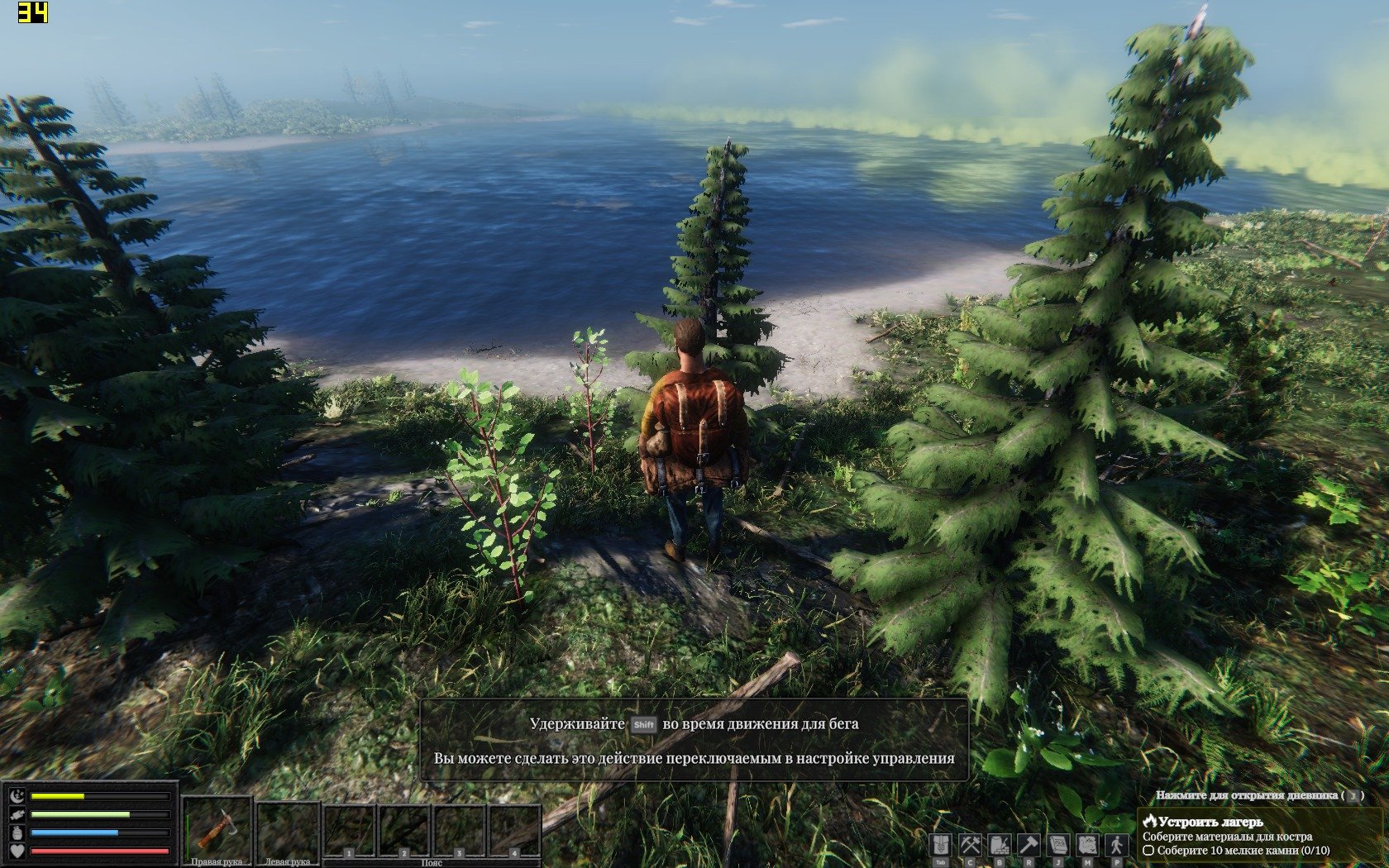Toggle the walking person icon
This screenshot has height=868, width=1389.
pos(1117,845)
